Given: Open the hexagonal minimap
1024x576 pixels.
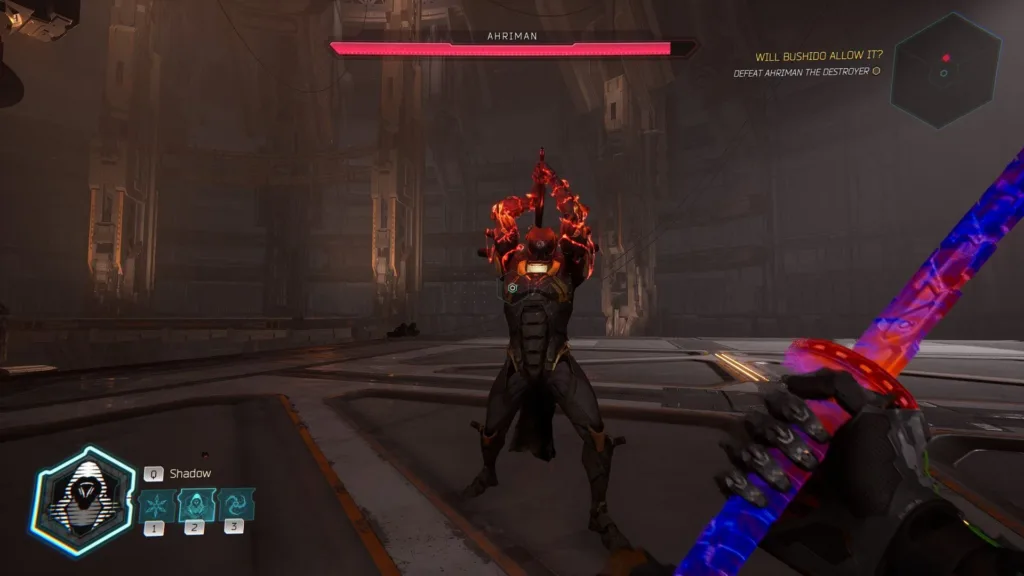Looking at the screenshot, I should 945,70.
